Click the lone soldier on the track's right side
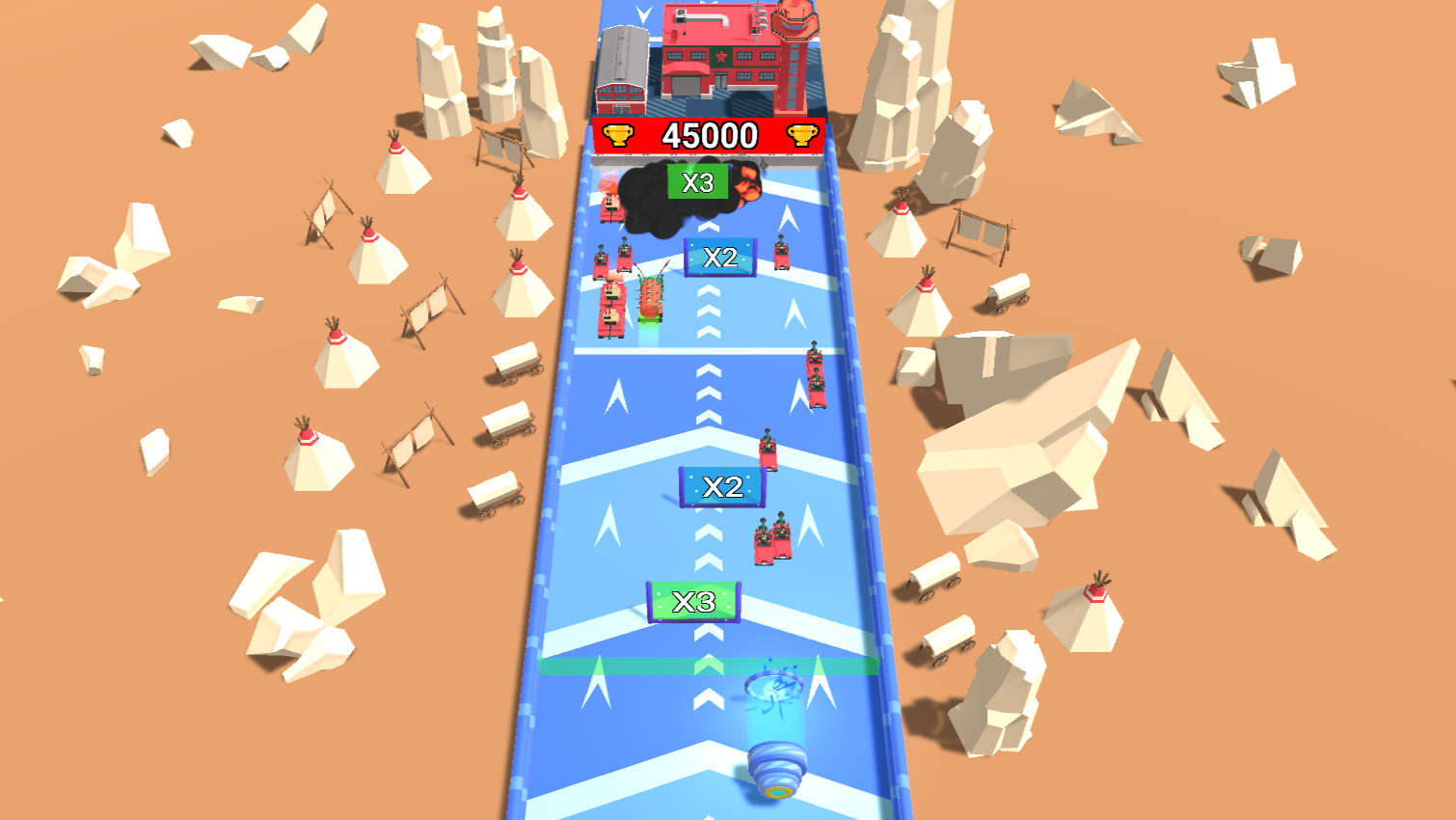This screenshot has height=820, width=1456. click(x=768, y=449)
